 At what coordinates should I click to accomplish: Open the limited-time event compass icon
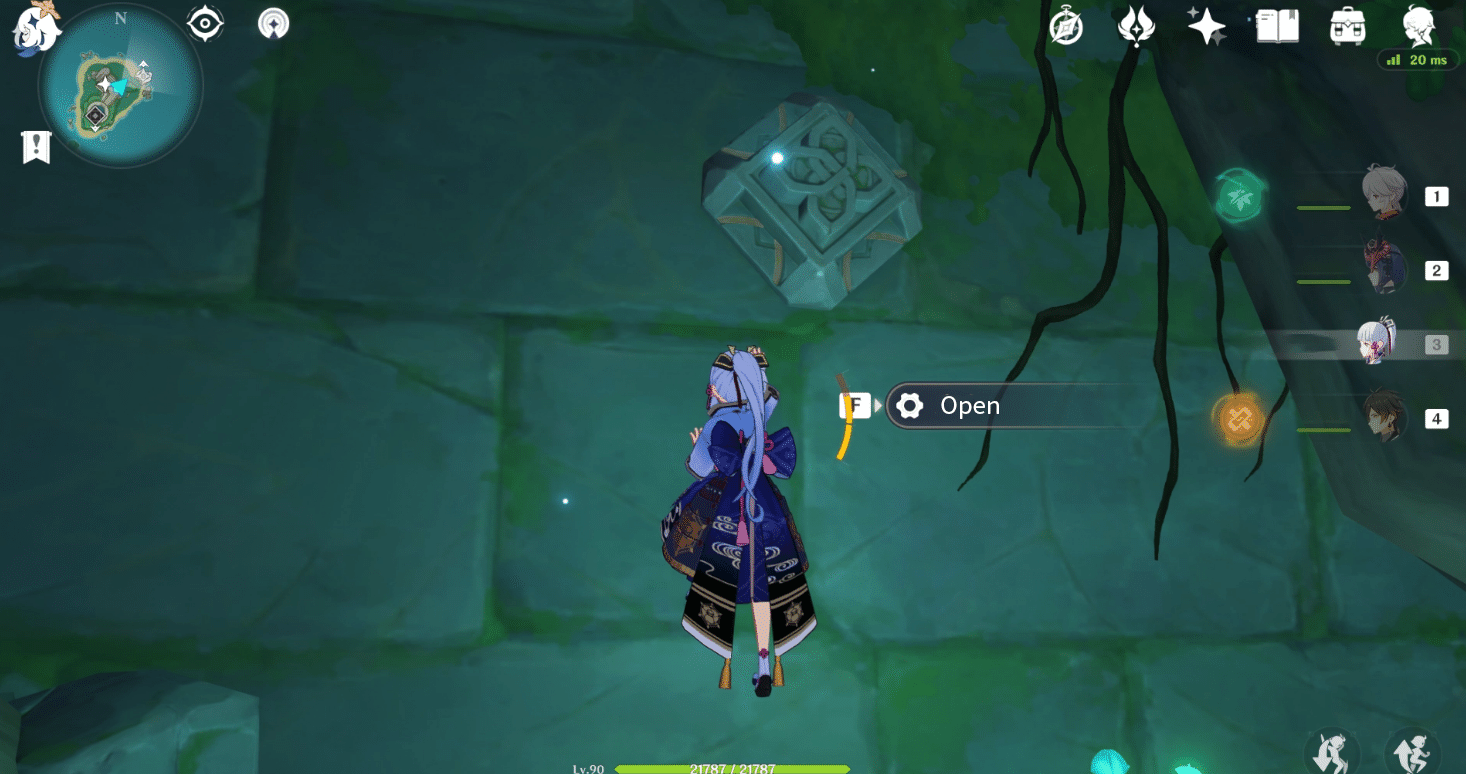pos(1066,27)
